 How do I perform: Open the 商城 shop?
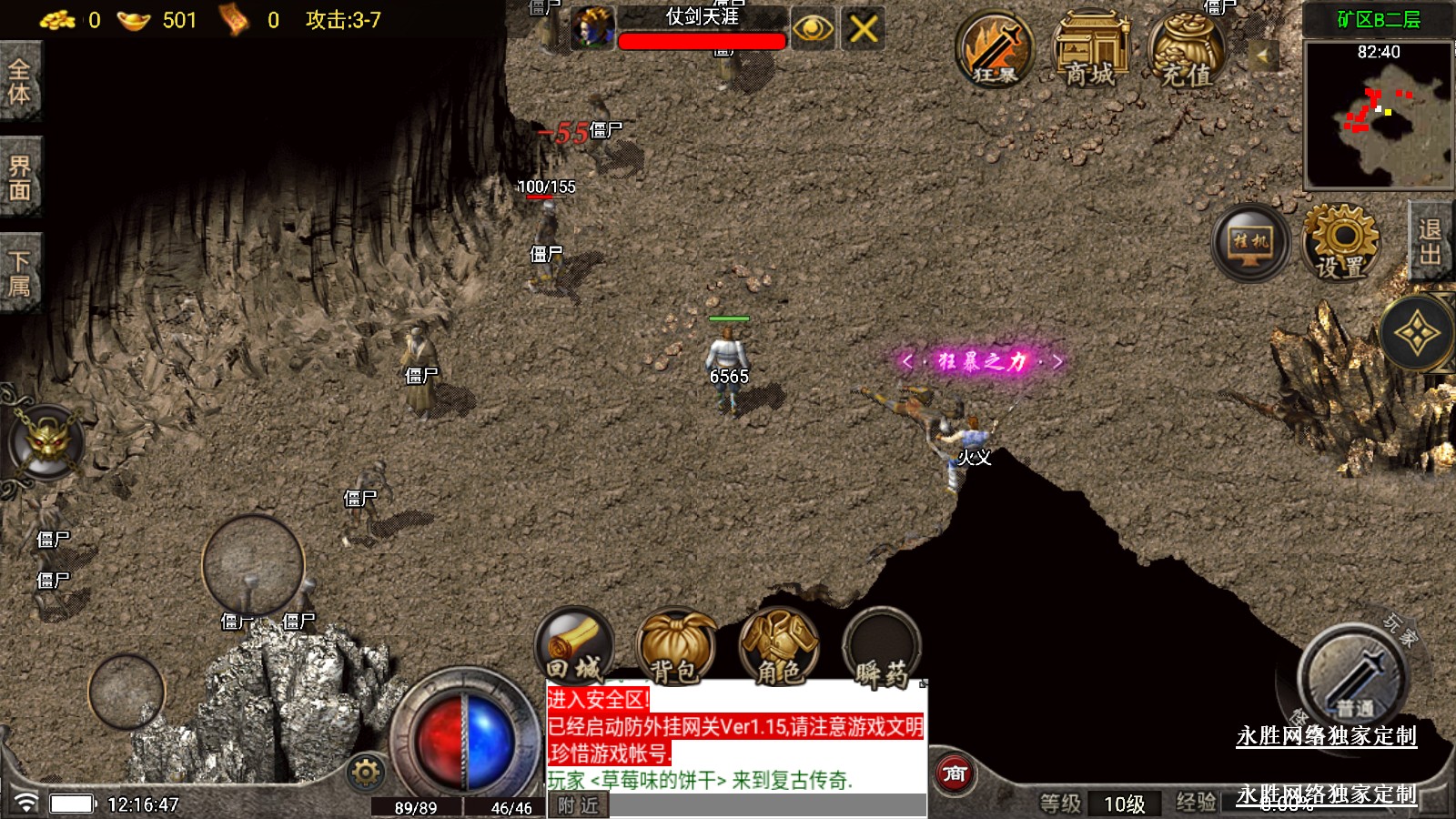(1090, 51)
